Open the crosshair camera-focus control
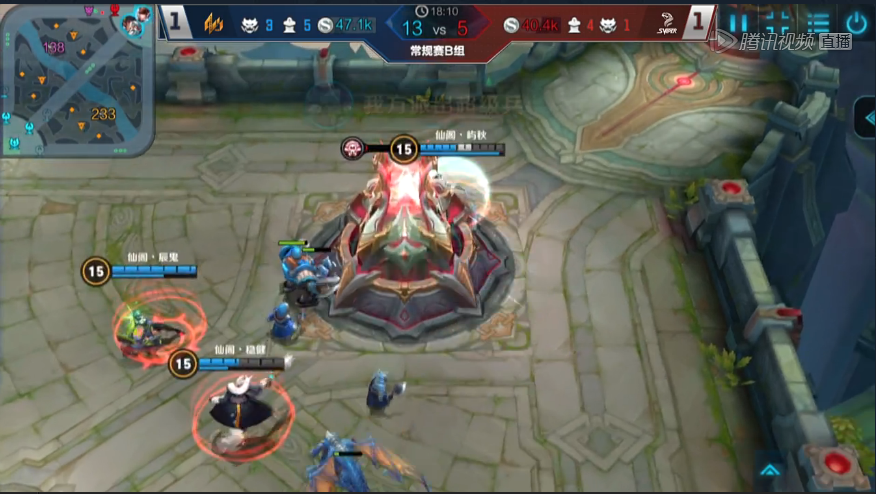876x494 pixels. click(779, 22)
